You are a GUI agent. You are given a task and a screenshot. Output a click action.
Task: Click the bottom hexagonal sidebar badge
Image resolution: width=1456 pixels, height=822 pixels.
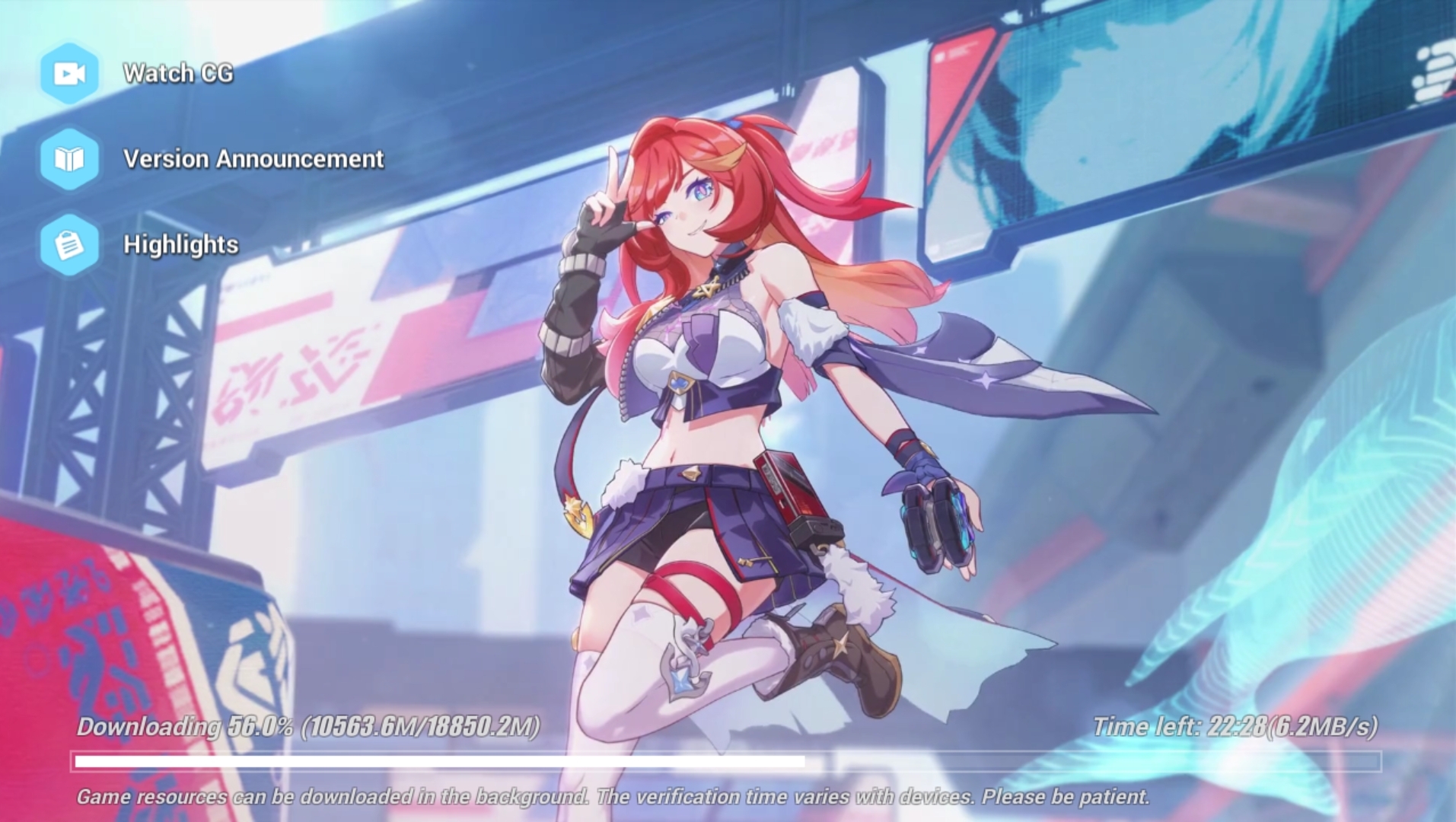69,245
